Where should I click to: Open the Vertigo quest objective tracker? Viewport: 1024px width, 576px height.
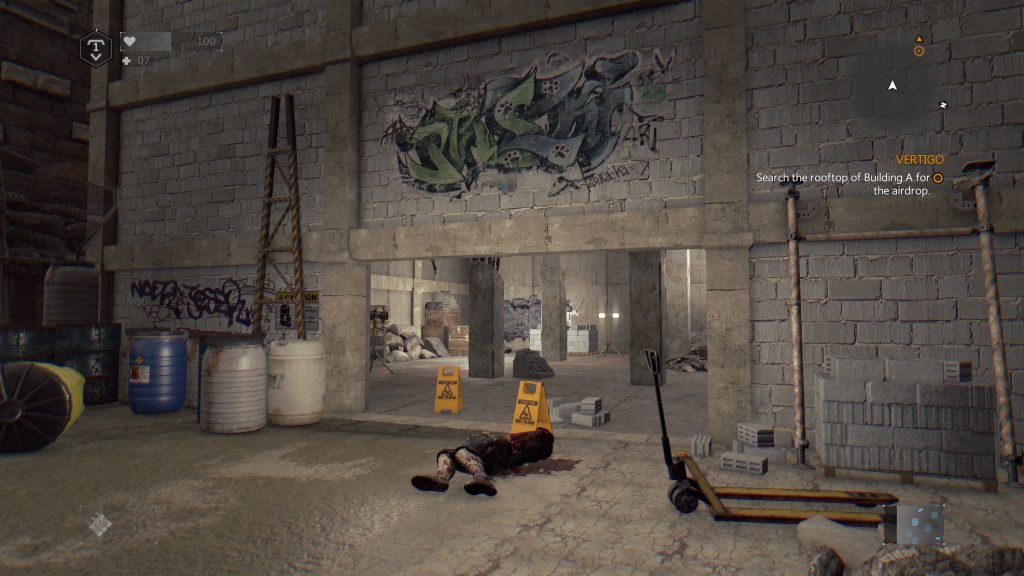[x=846, y=177]
